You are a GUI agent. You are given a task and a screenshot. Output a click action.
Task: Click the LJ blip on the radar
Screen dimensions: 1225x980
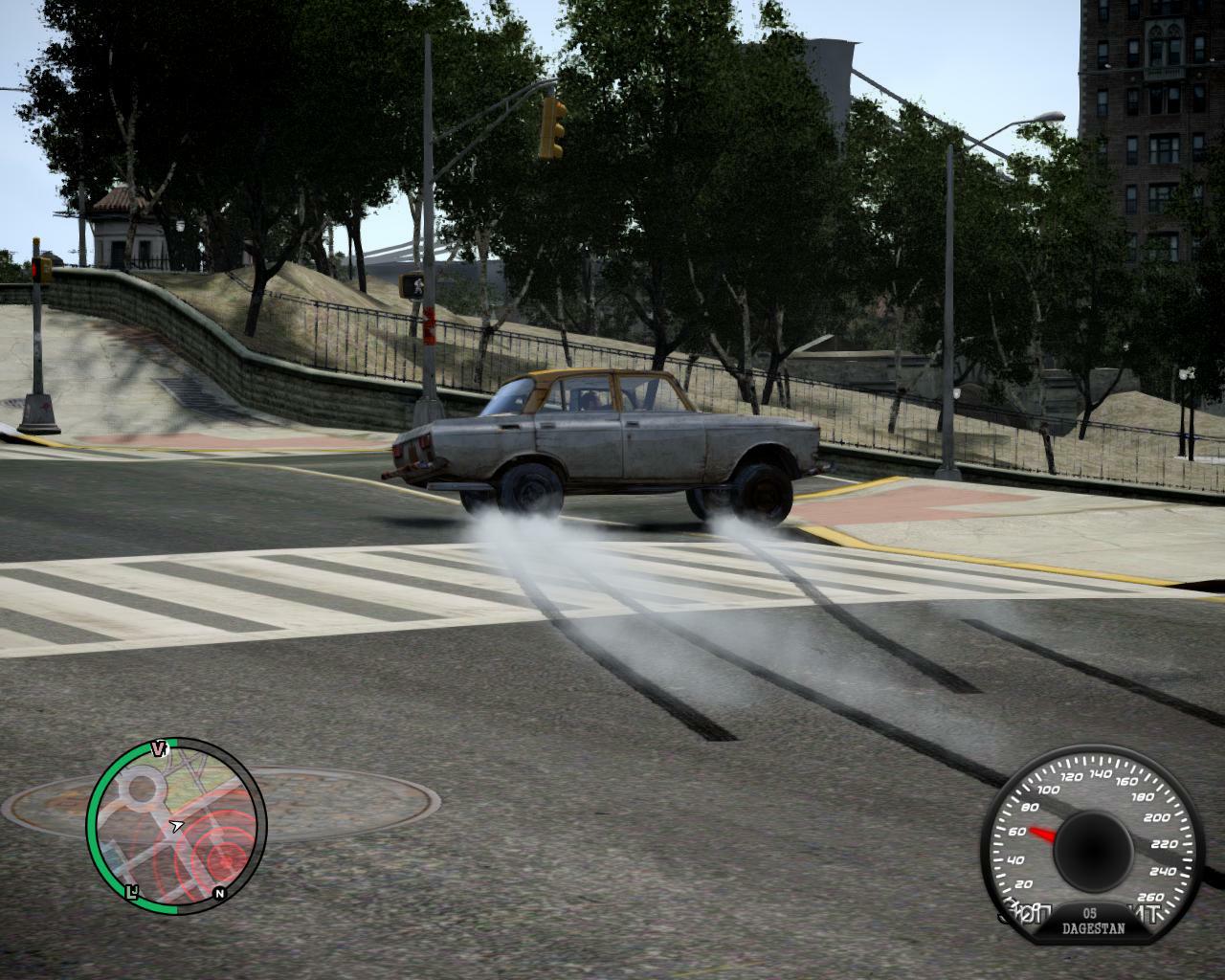(133, 892)
